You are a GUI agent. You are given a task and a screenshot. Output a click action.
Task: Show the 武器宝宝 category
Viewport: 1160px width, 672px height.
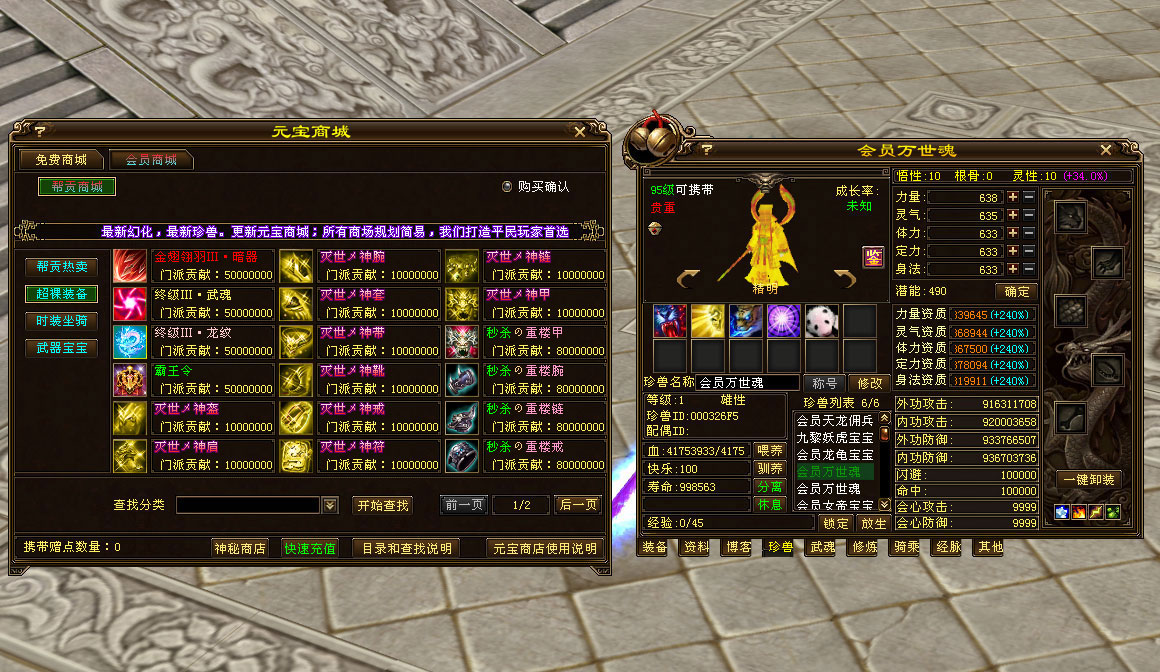click(x=62, y=348)
